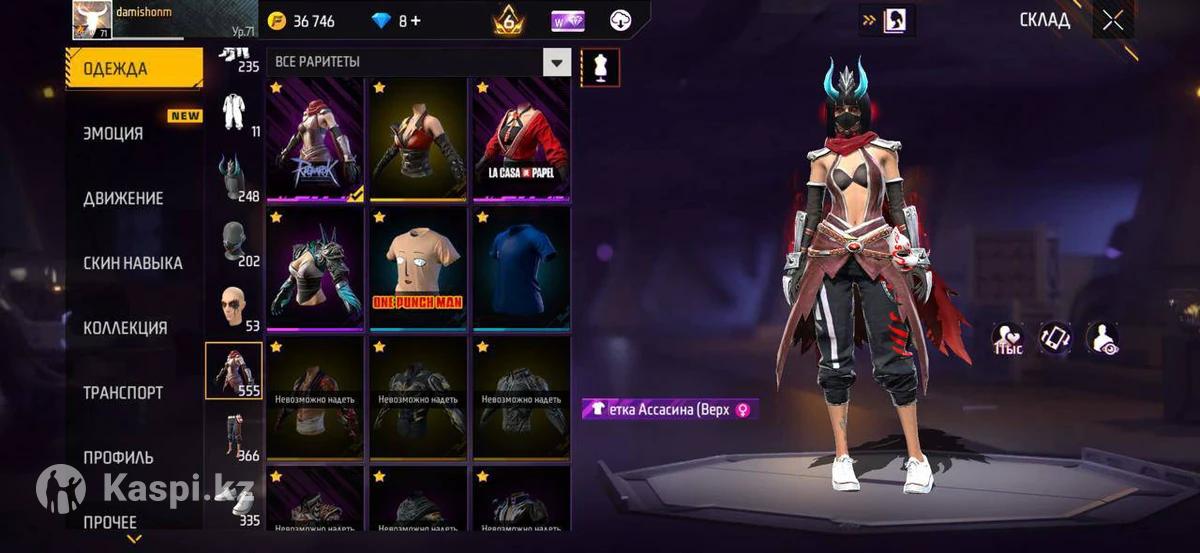This screenshot has height=553, width=1200.
Task: Open the ОДЕЖДА clothing category
Action: click(133, 69)
